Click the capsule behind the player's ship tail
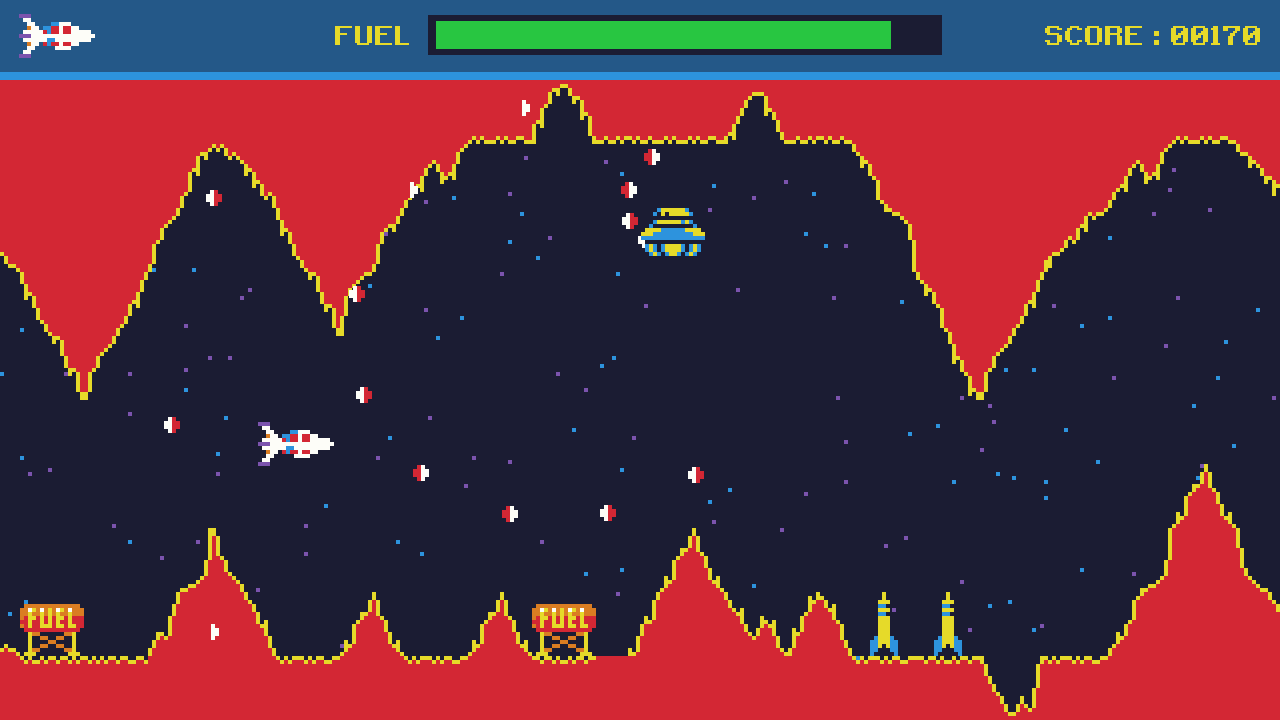The height and width of the screenshot is (720, 1280). pyautogui.click(x=172, y=424)
